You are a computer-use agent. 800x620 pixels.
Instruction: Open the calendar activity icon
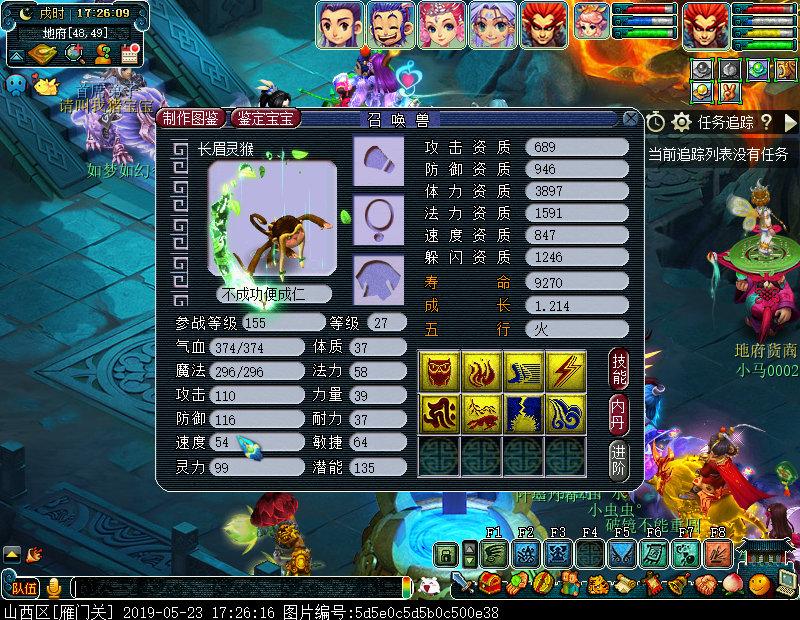click(129, 55)
